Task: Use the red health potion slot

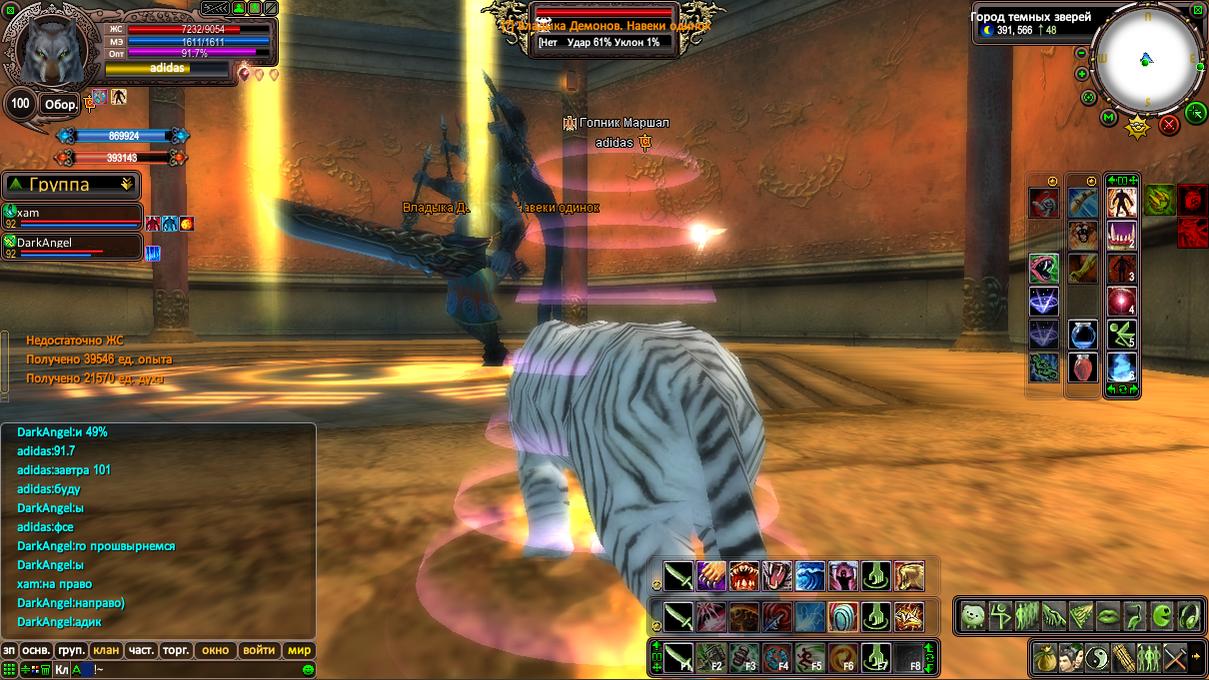Action: (1083, 367)
